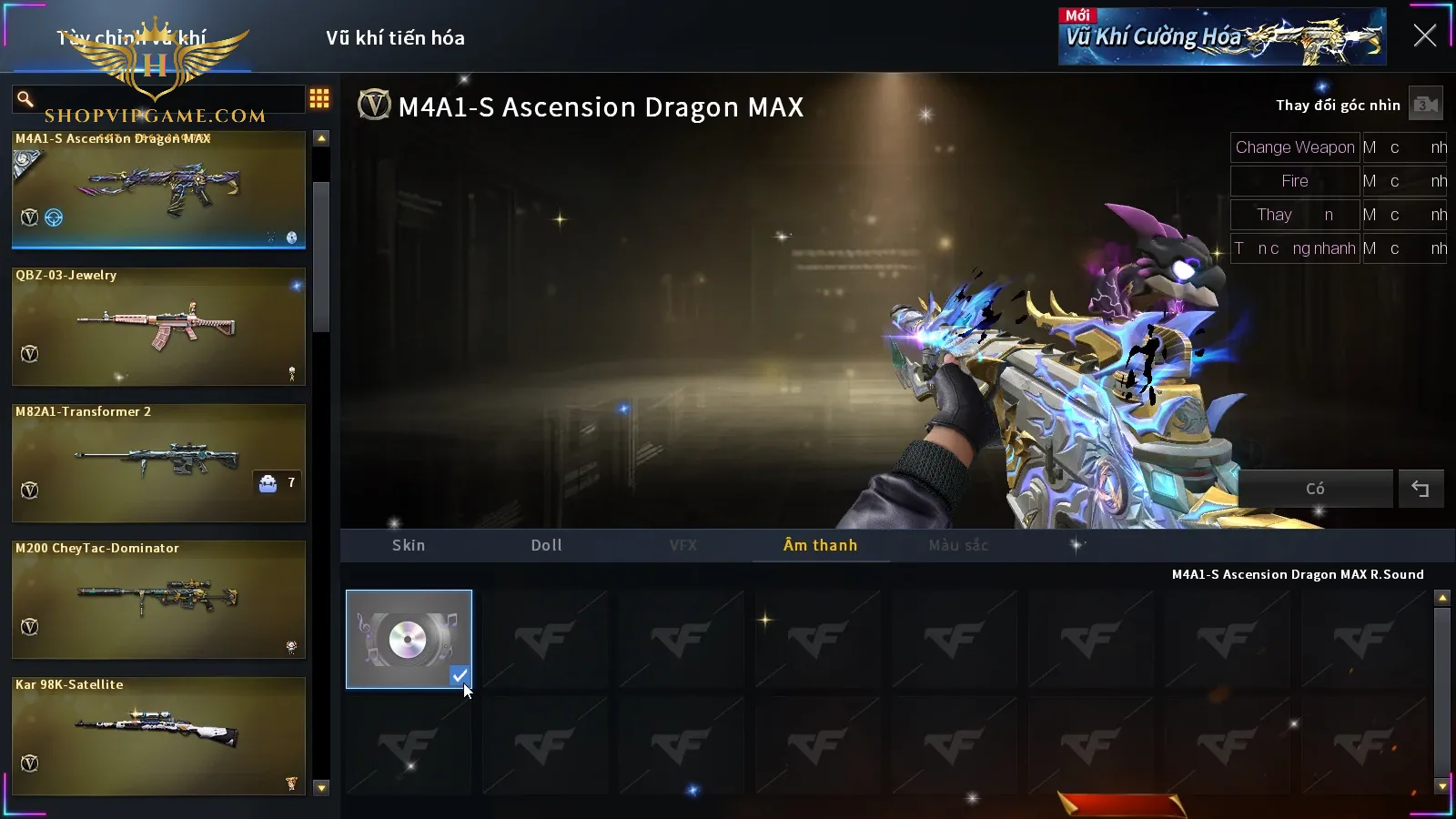Choose the M82A1-Transformer 2 sniper
This screenshot has height=819, width=1456.
pos(158,462)
